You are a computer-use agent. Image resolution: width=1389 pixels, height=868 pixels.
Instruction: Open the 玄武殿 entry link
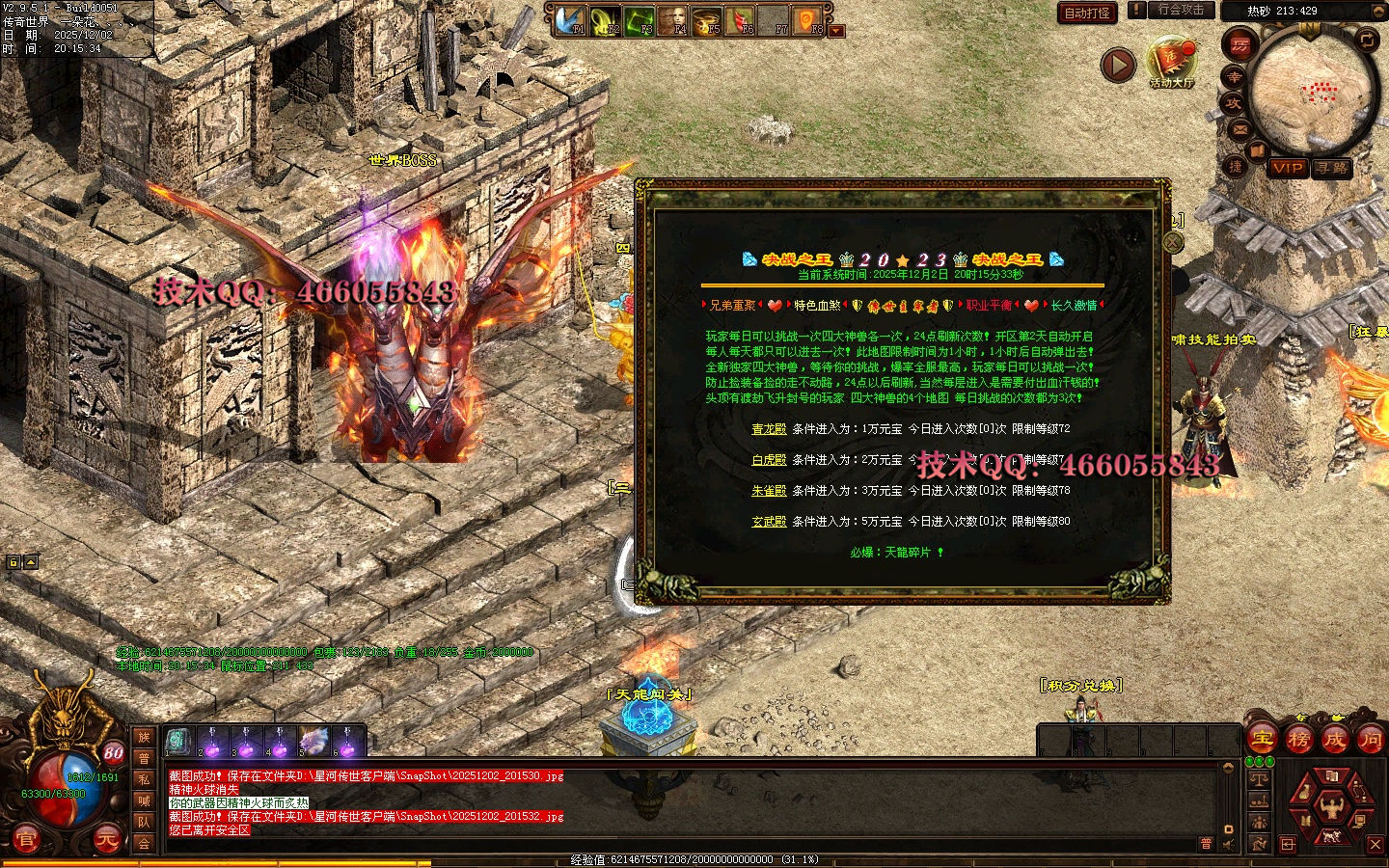click(769, 522)
